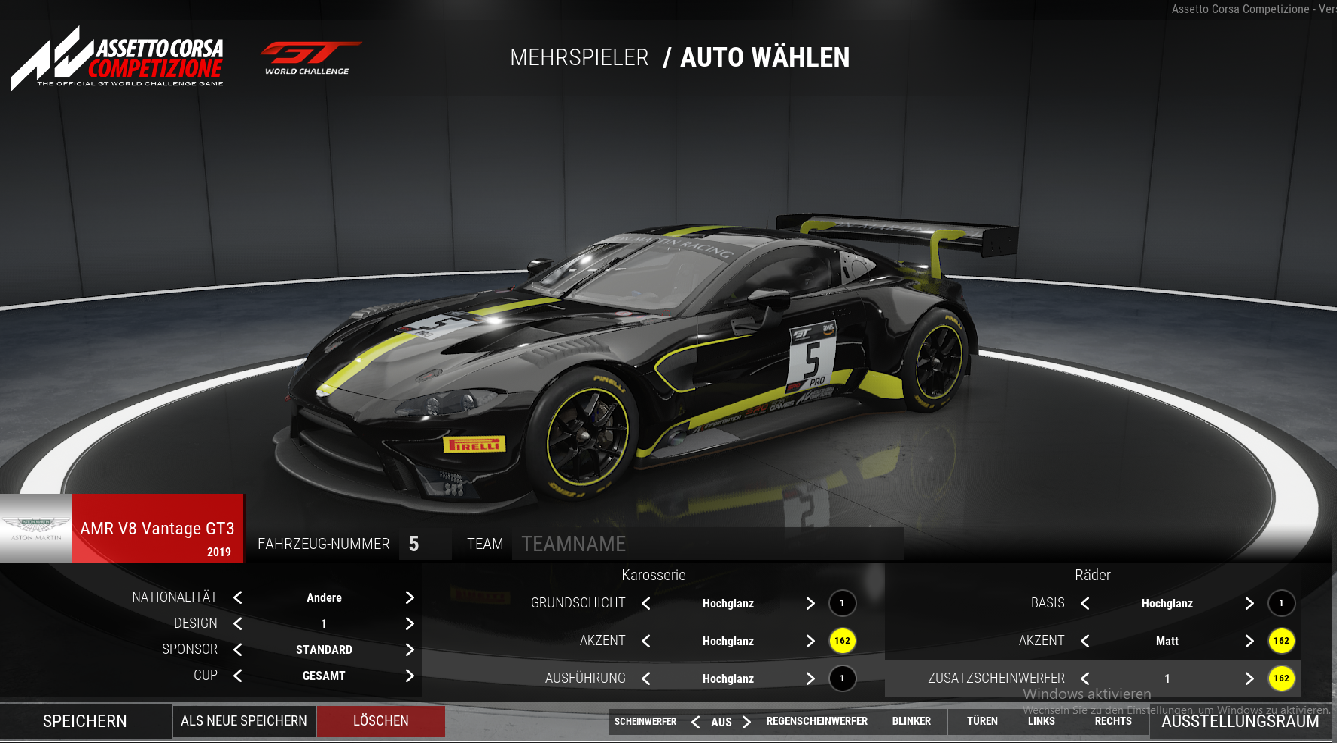Image resolution: width=1337 pixels, height=743 pixels.
Task: Activate the Blinker indicators
Action: point(911,721)
